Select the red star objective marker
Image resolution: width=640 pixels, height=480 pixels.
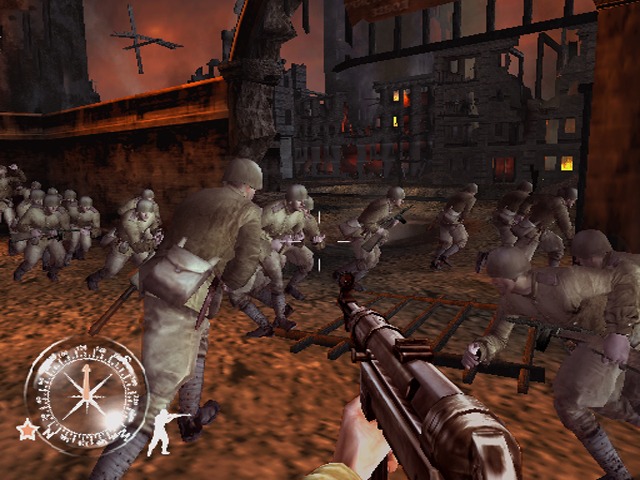[25, 430]
